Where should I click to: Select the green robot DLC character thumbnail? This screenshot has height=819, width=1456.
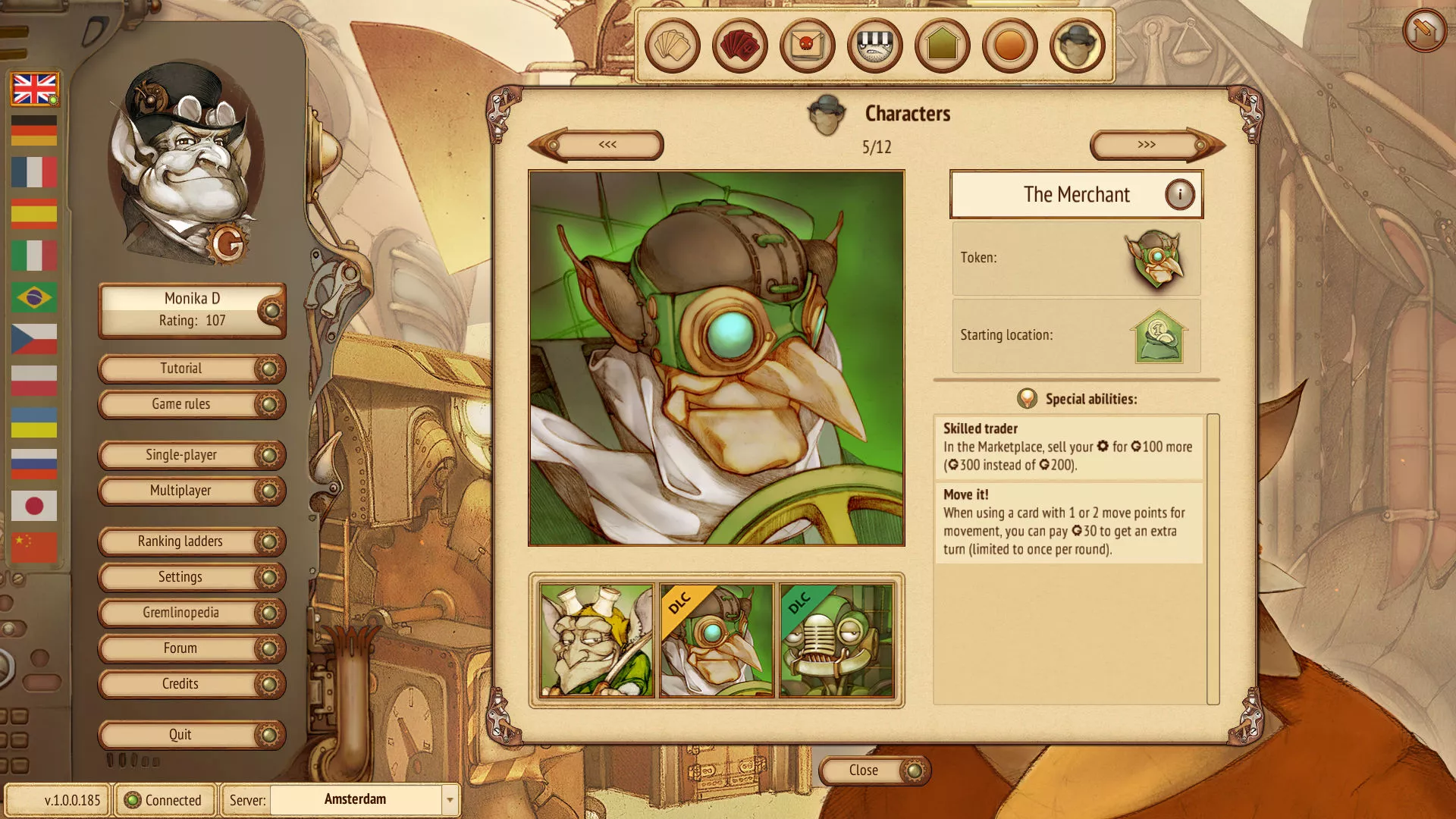(836, 640)
